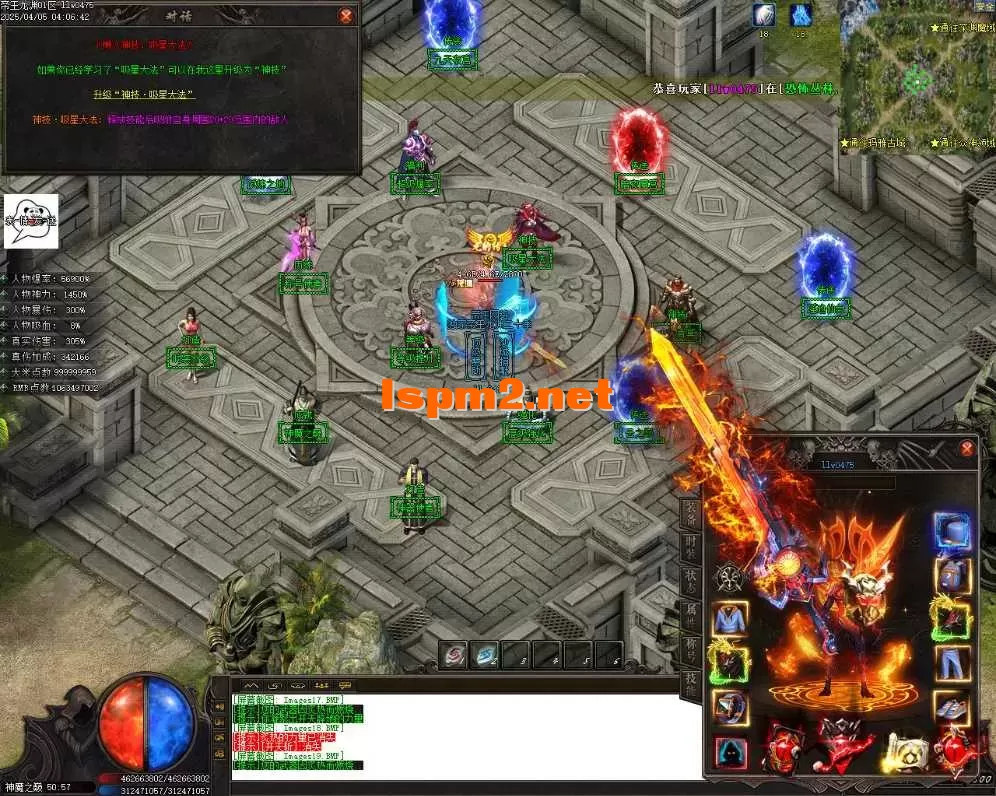Viewport: 996px width, 796px height.
Task: Select the sneakers equipment slot
Action: 951,706
